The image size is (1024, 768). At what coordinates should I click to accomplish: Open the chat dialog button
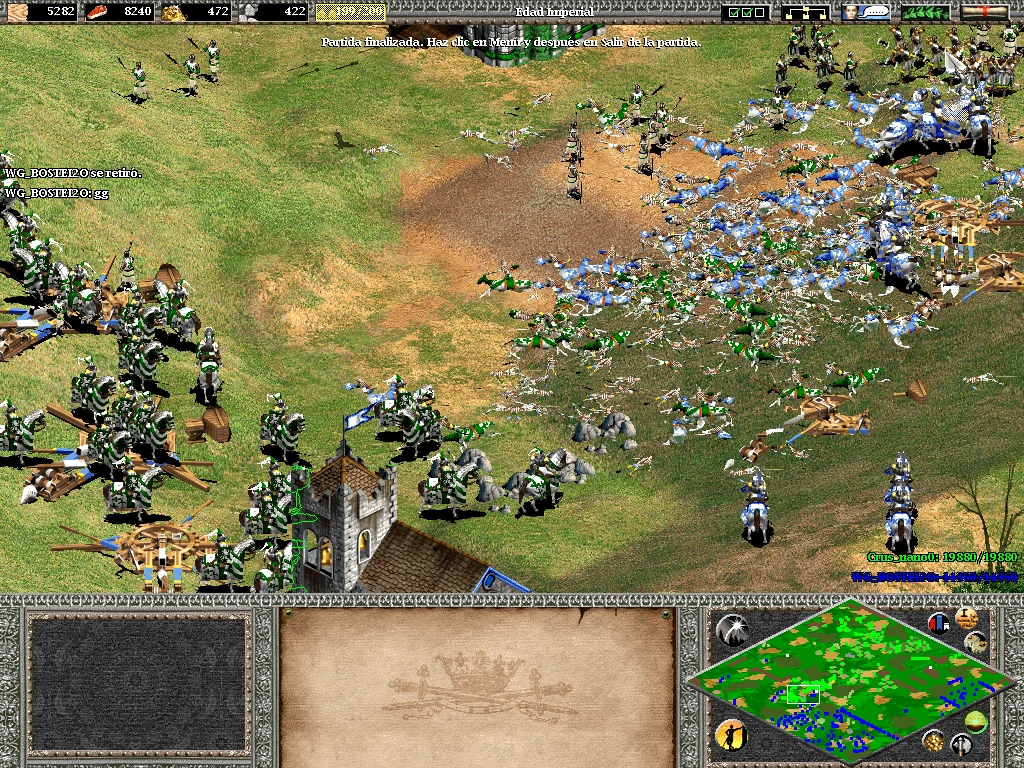[x=865, y=12]
